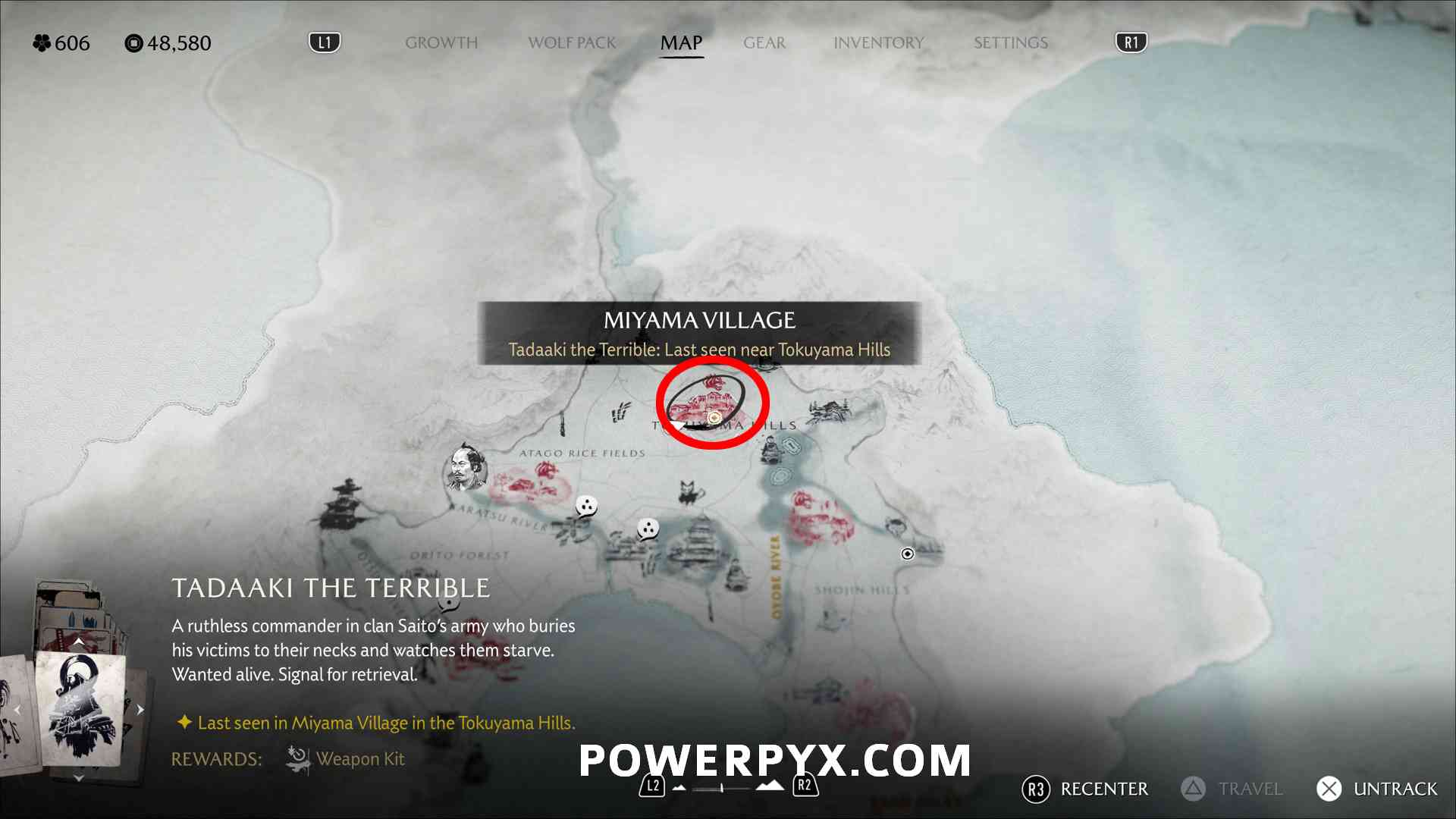Cycle cards using the up arrow
This screenshot has width=1456, height=819.
(x=78, y=642)
